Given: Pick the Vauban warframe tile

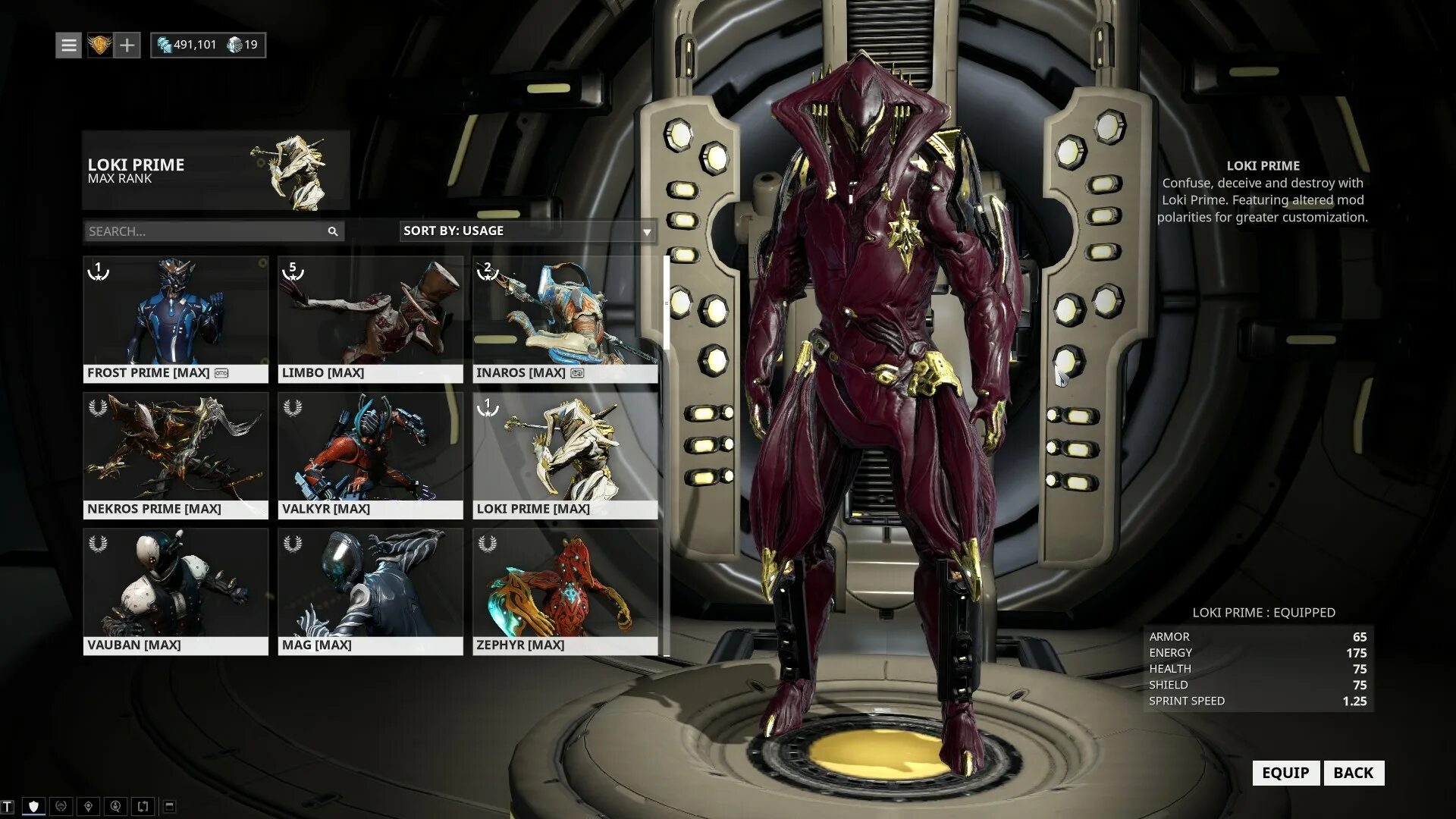Looking at the screenshot, I should [x=175, y=591].
